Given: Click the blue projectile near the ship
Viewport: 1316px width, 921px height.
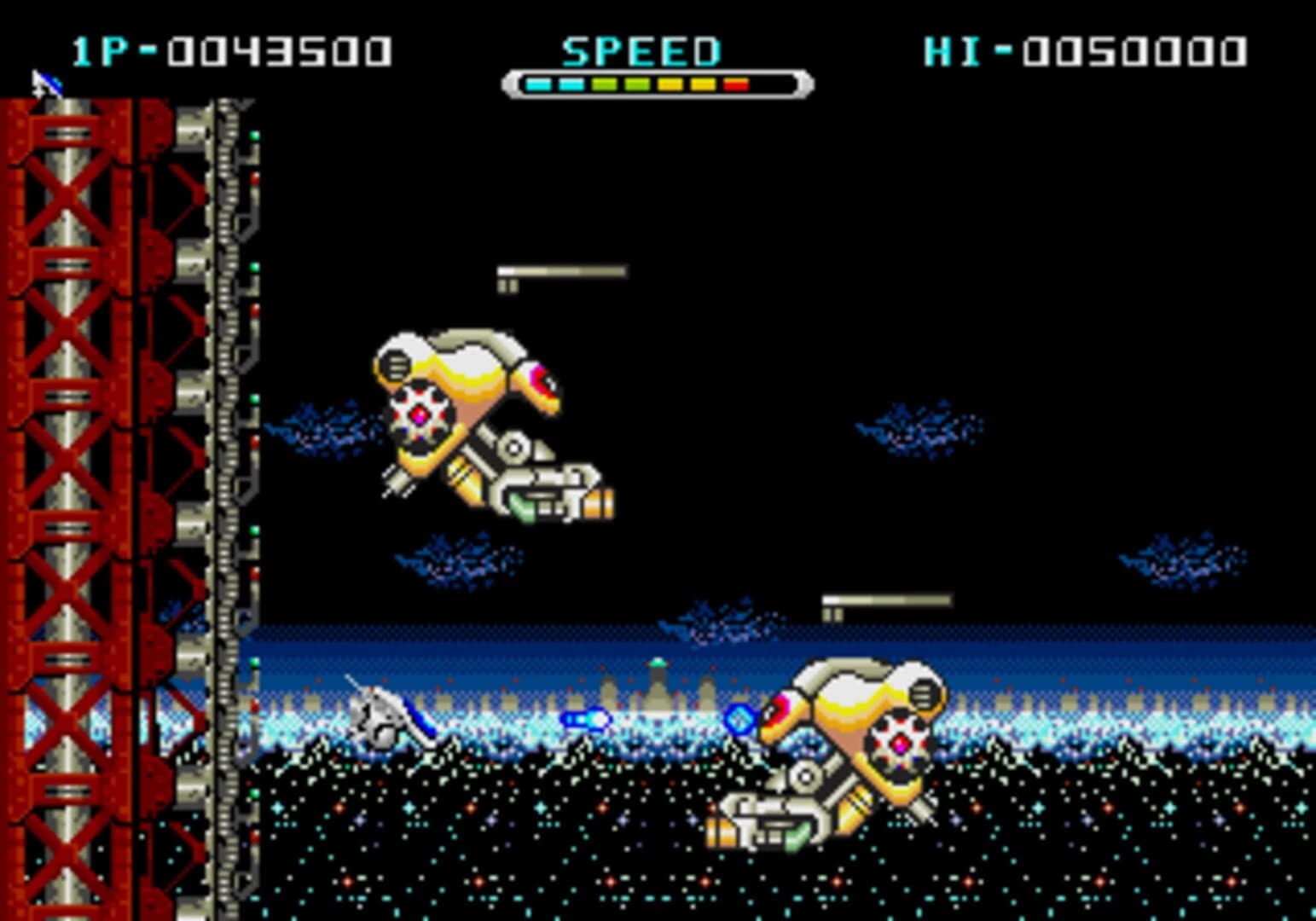Looking at the screenshot, I should [x=586, y=721].
